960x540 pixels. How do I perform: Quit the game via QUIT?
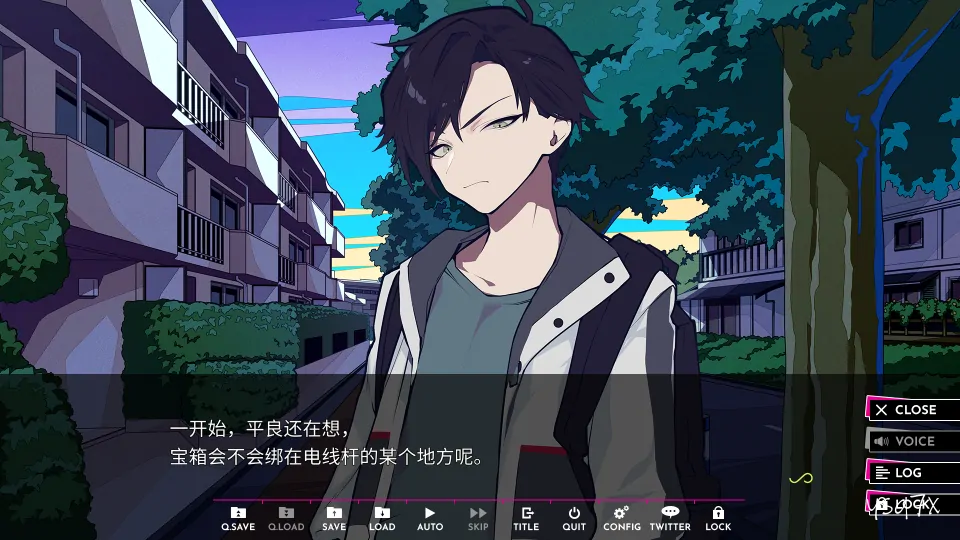tap(574, 518)
